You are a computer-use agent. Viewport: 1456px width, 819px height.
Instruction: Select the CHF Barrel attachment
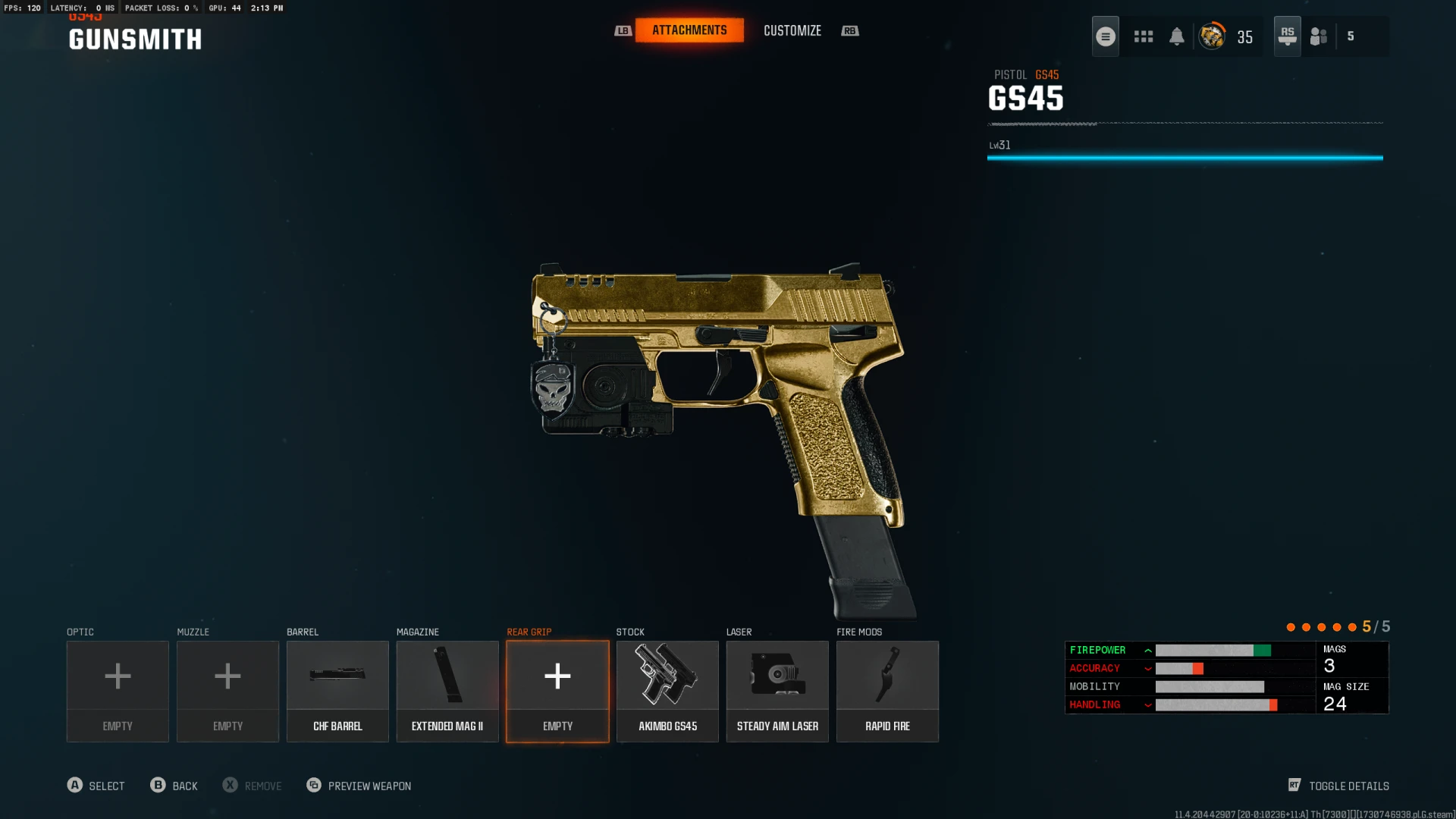(337, 691)
